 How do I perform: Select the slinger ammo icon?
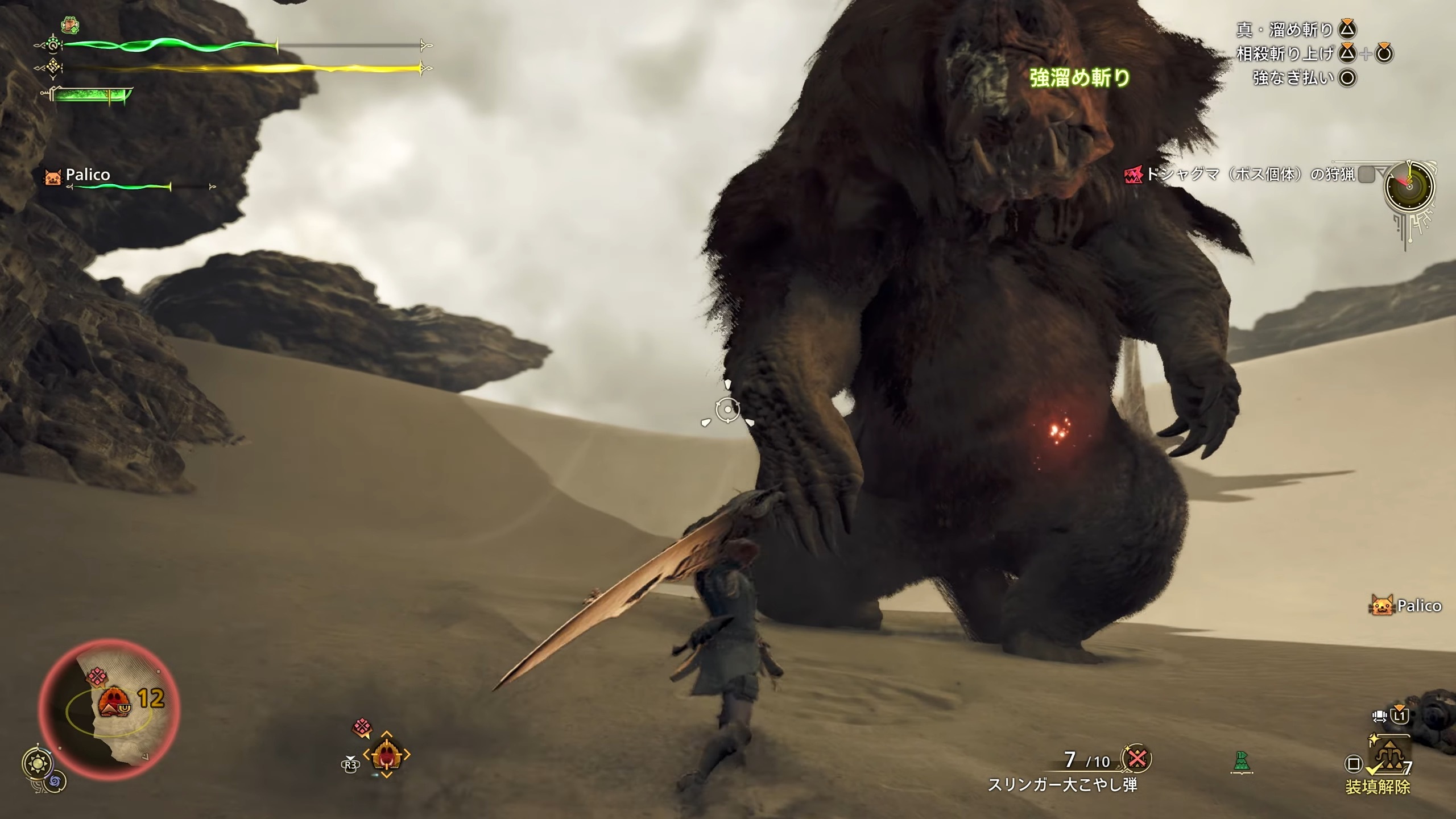[1136, 759]
